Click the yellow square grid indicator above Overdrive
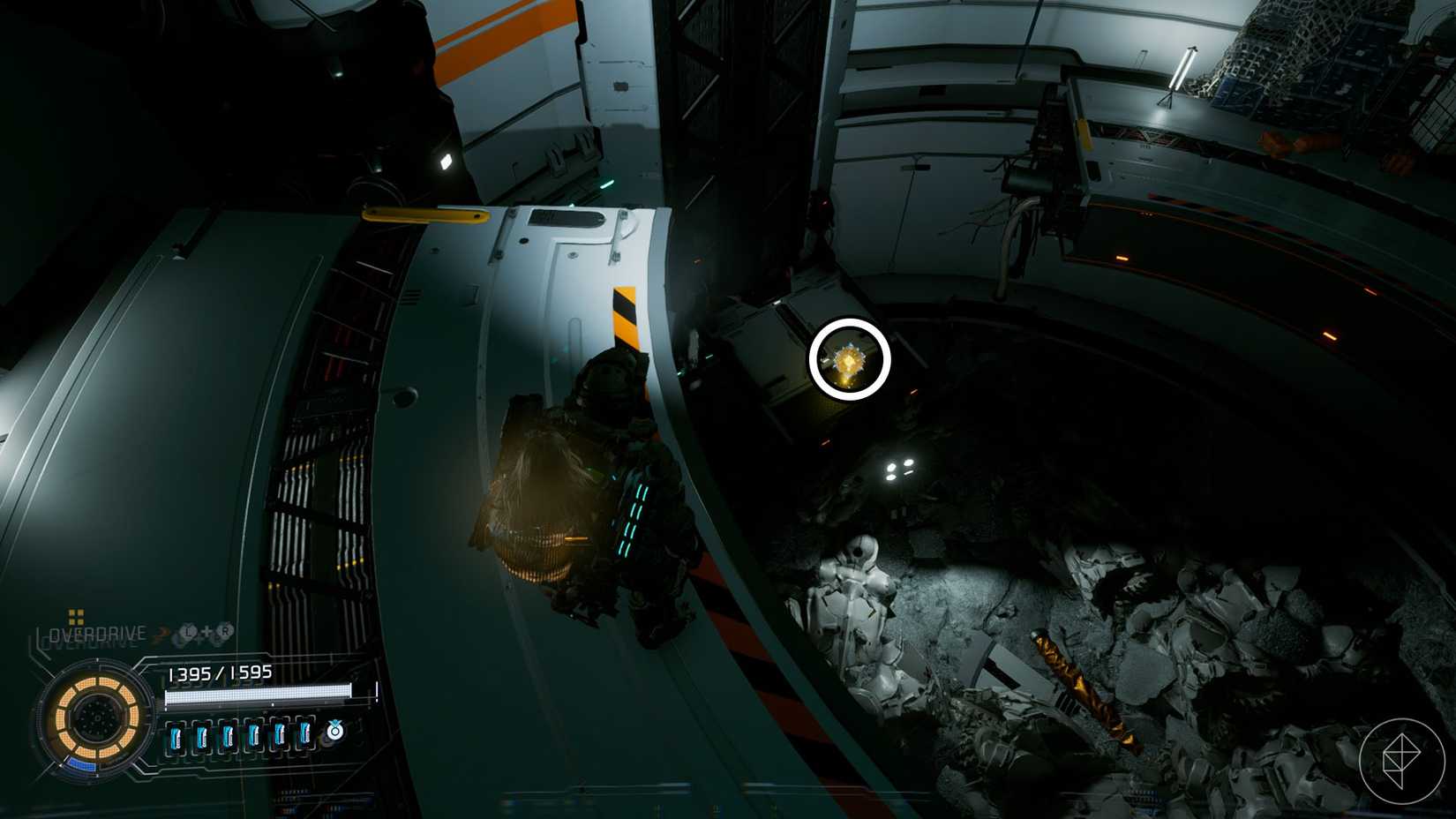The height and width of the screenshot is (819, 1456). click(76, 618)
